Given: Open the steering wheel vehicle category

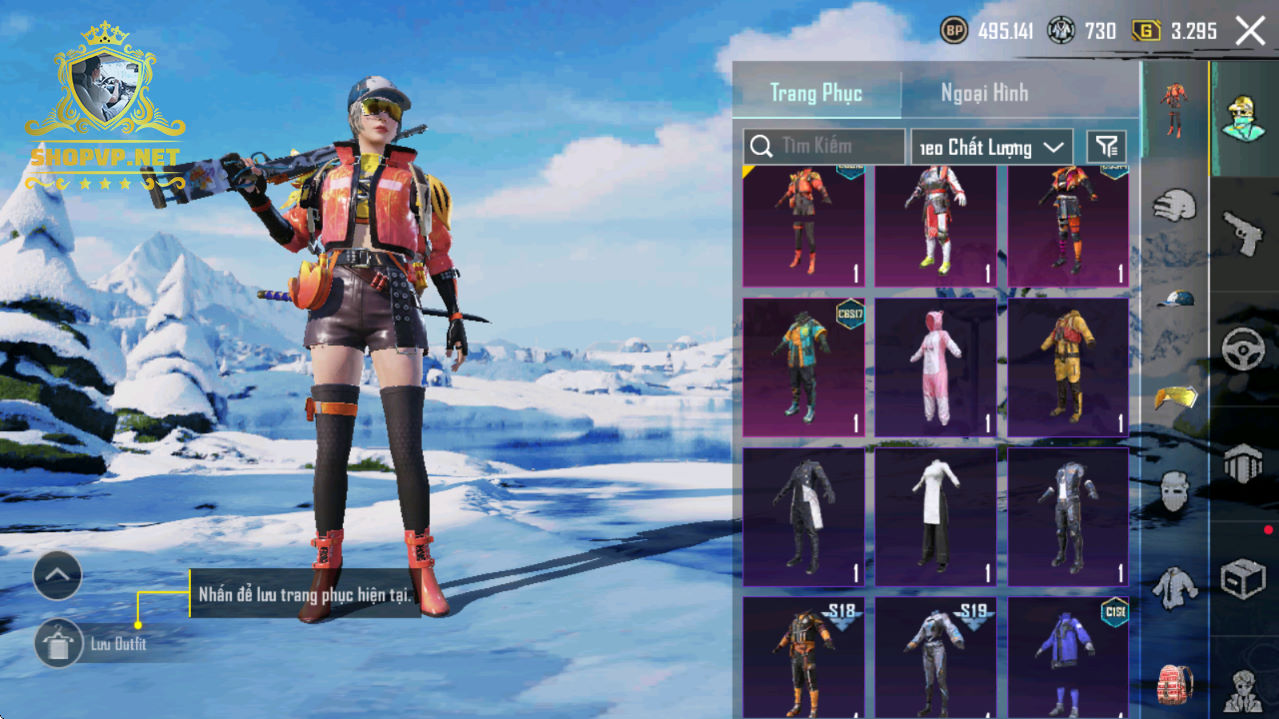Looking at the screenshot, I should [x=1243, y=350].
